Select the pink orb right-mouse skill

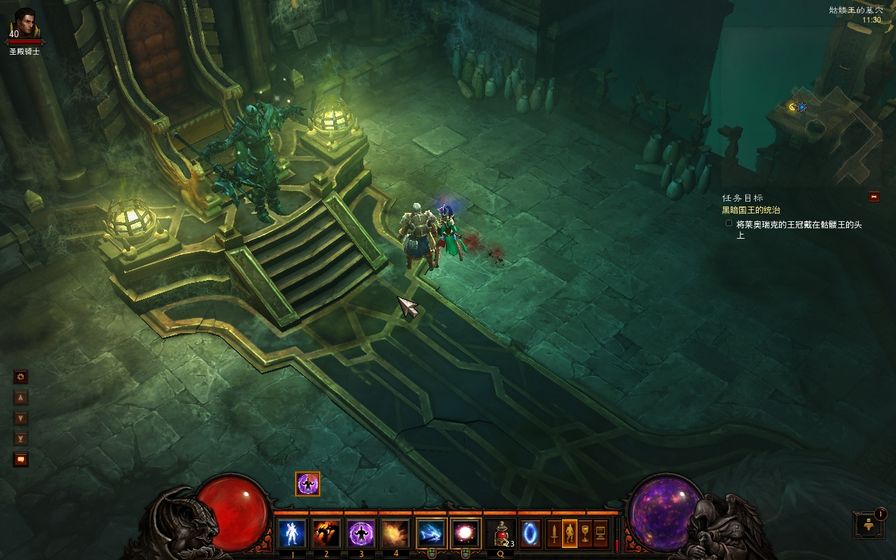(465, 532)
